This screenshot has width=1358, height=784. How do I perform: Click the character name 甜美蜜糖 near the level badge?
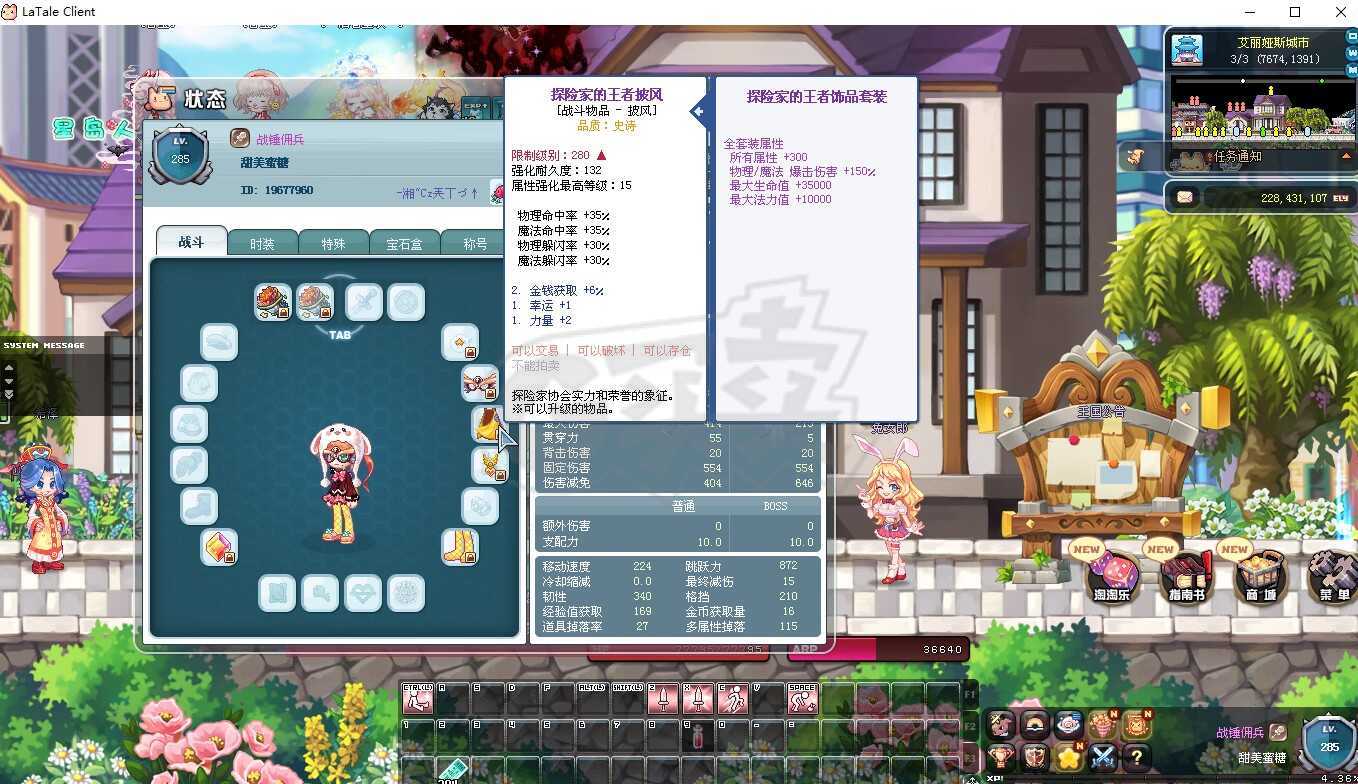[262, 163]
